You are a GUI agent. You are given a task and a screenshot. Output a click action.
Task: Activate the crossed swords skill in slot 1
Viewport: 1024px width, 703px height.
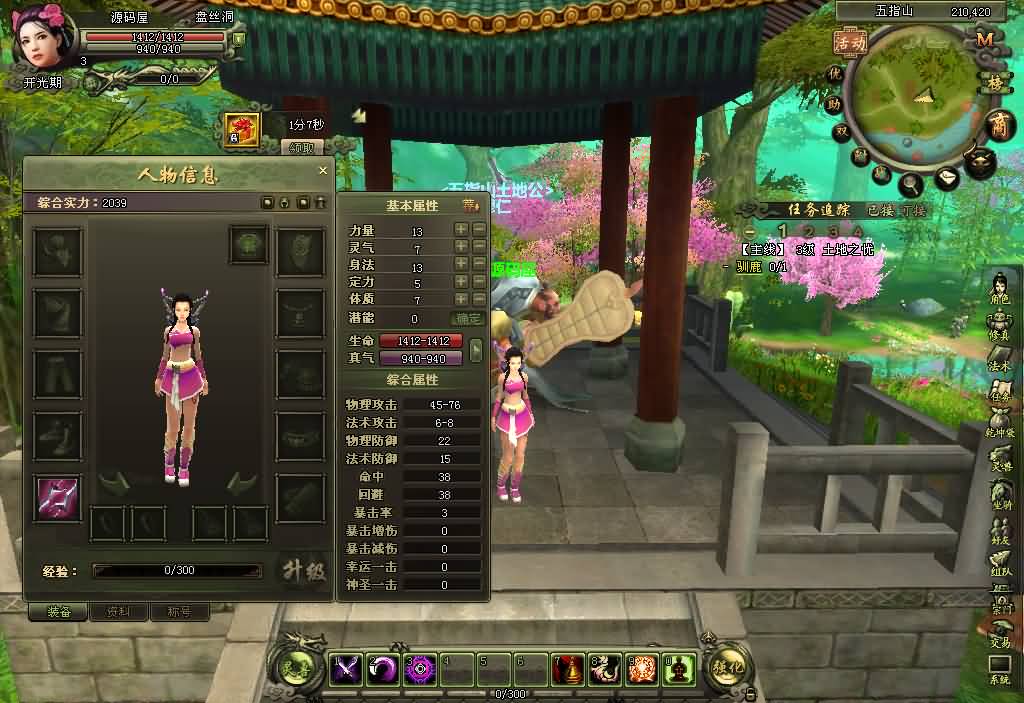tap(346, 668)
